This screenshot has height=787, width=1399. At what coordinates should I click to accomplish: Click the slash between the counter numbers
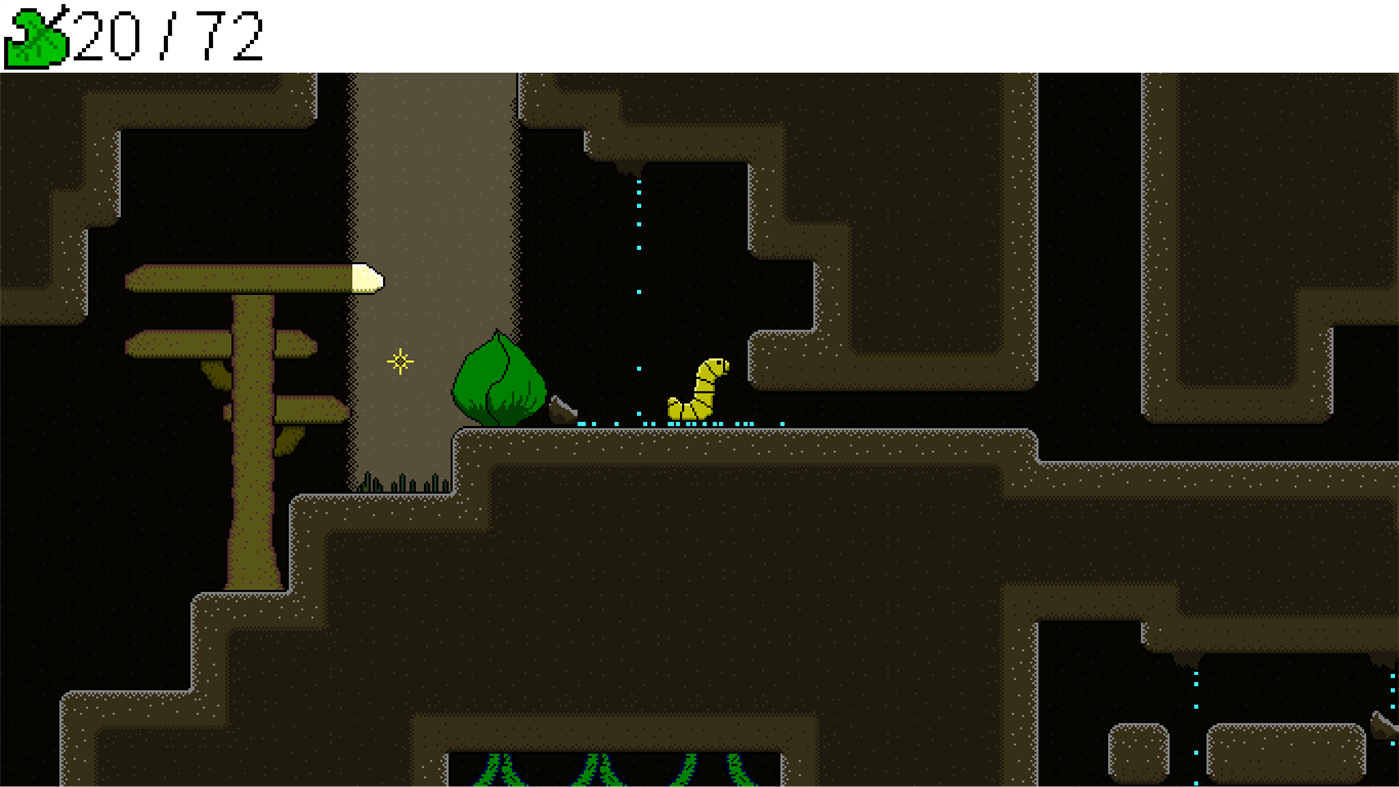[x=168, y=35]
